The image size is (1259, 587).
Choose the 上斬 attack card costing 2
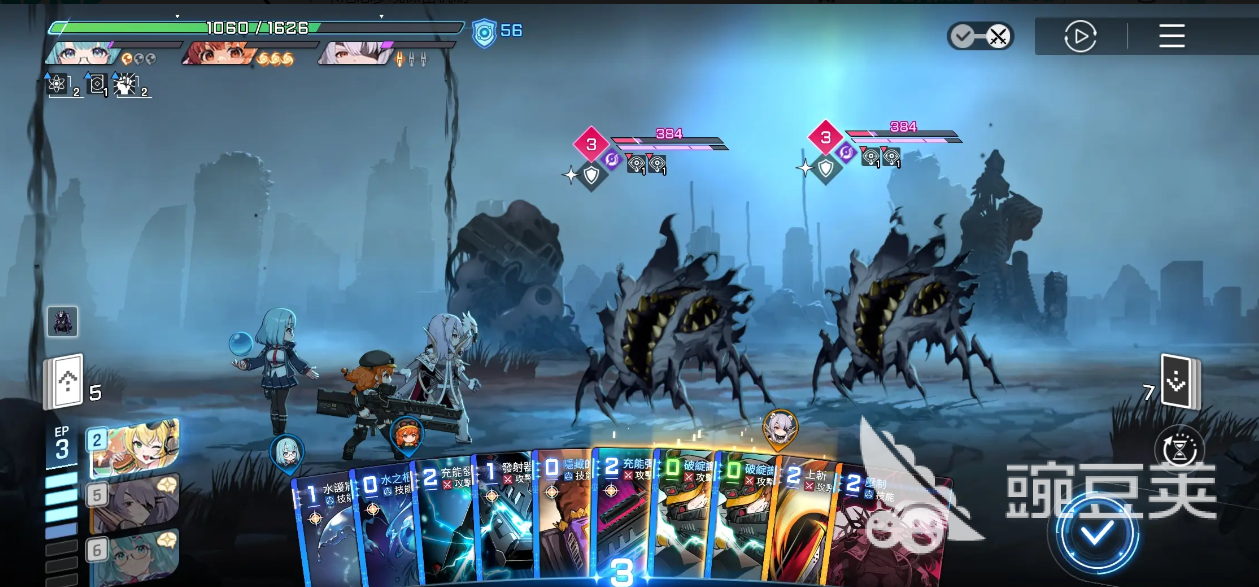[803, 525]
